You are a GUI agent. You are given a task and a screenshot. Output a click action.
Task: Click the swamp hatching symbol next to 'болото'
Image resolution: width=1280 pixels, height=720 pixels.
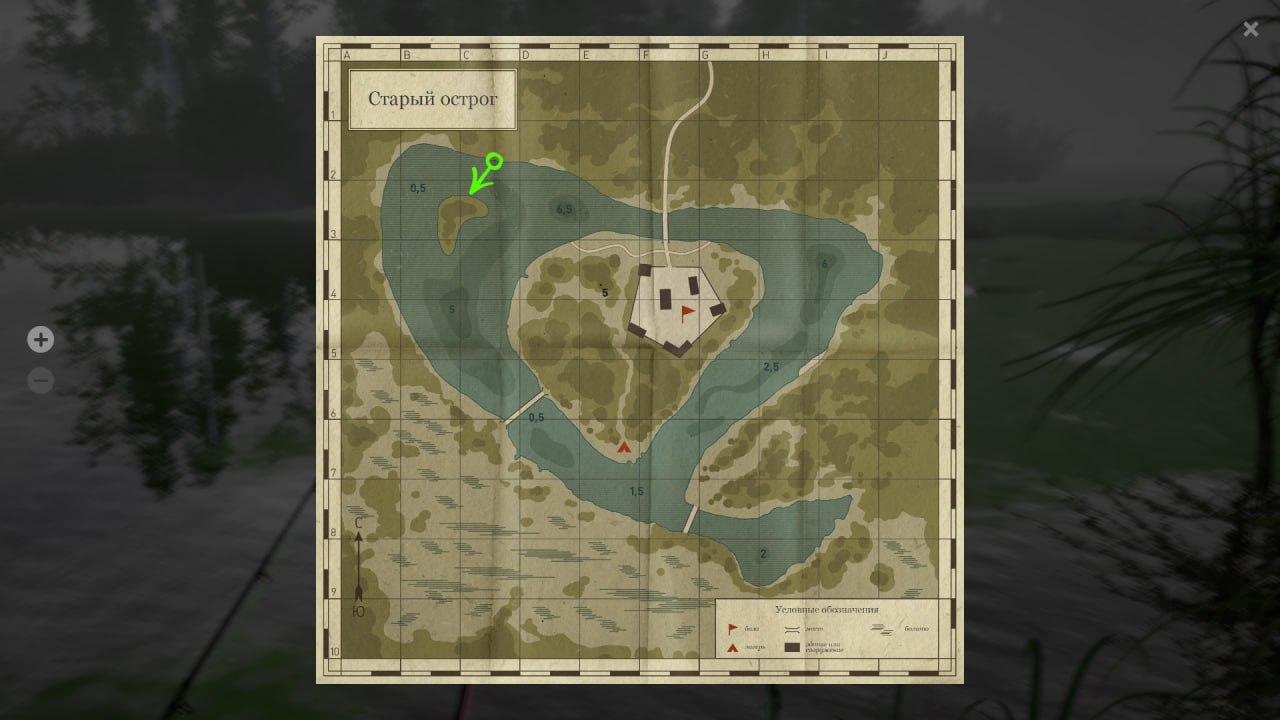click(x=882, y=628)
